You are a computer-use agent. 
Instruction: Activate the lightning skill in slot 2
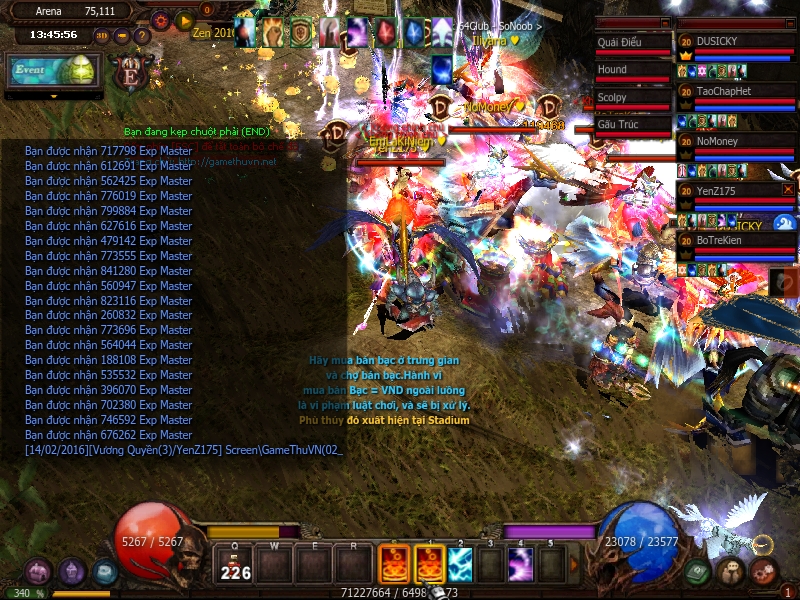[x=459, y=565]
